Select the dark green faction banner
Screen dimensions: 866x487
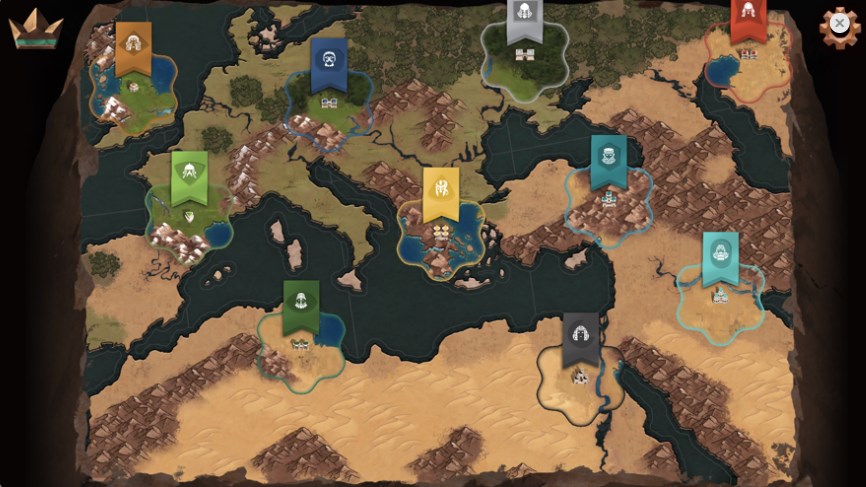point(301,304)
